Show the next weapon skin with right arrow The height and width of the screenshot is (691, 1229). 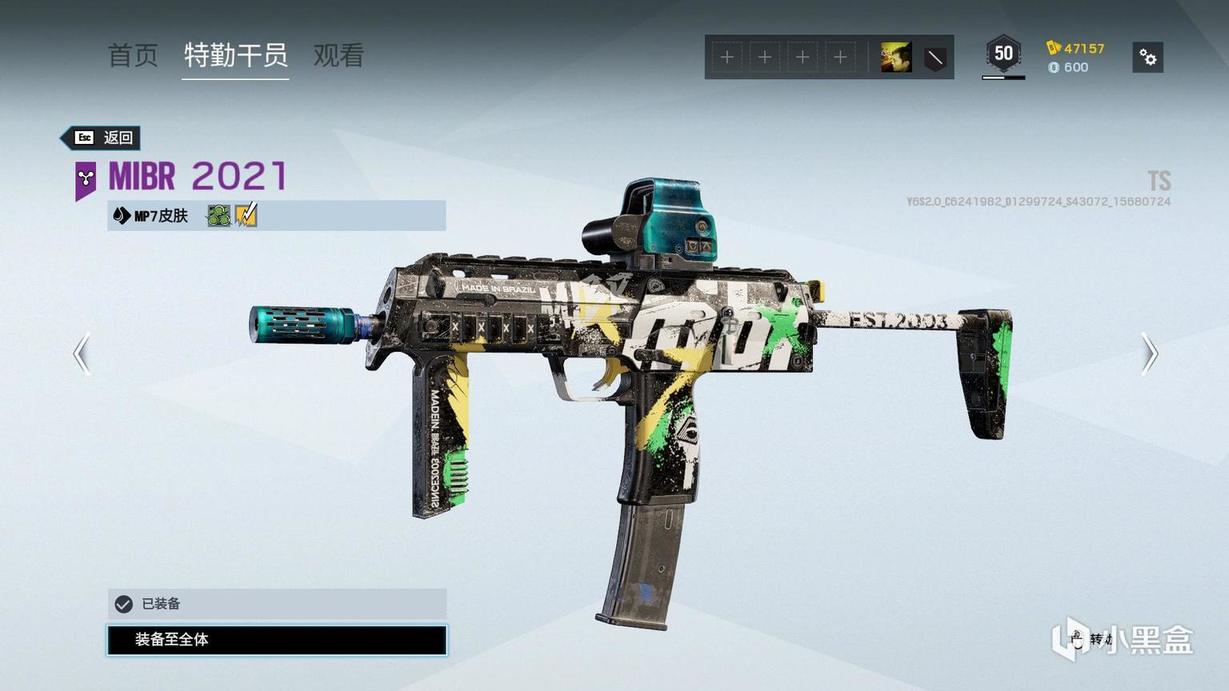[x=1150, y=353]
